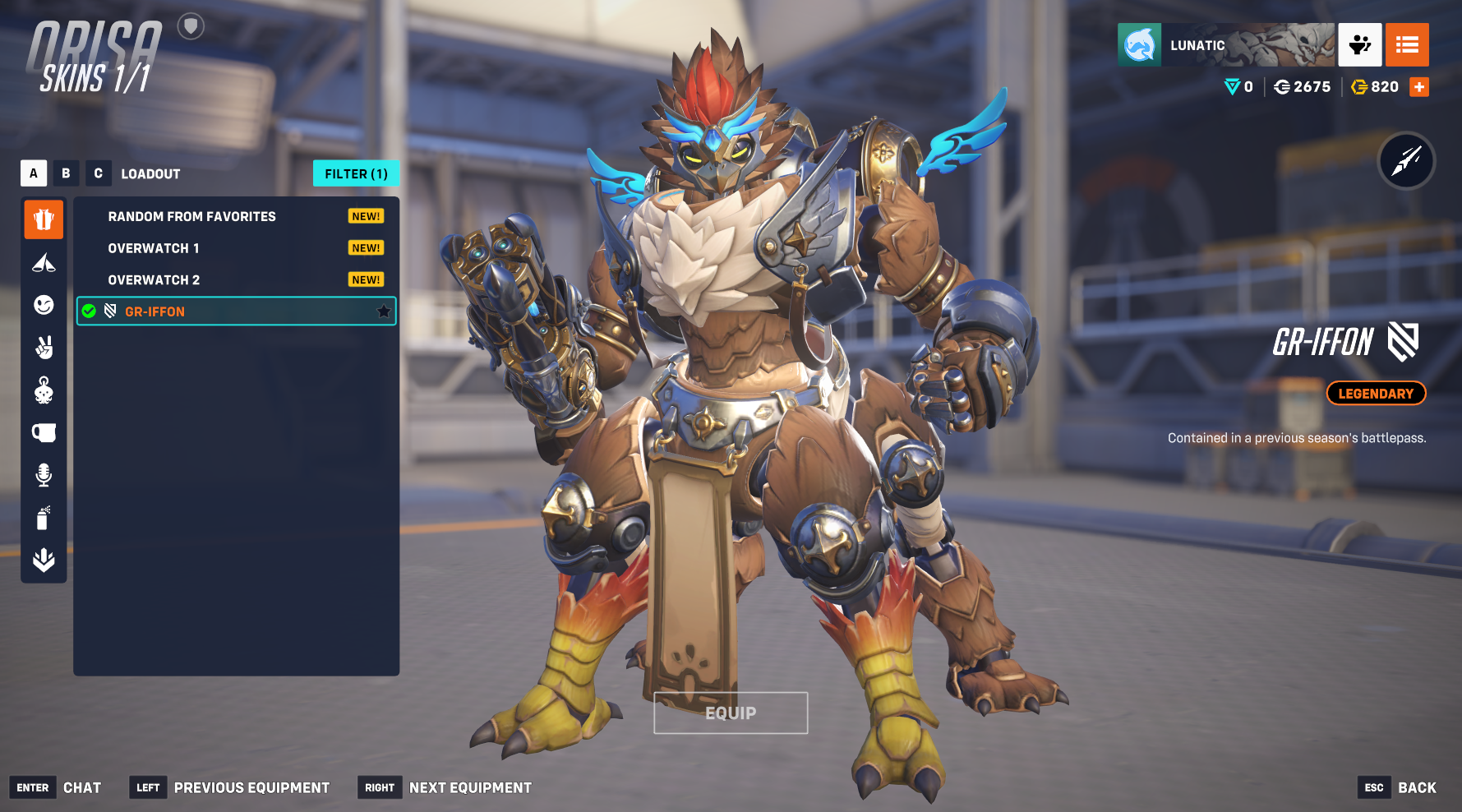
Task: Switch to loadout C
Action: point(98,173)
